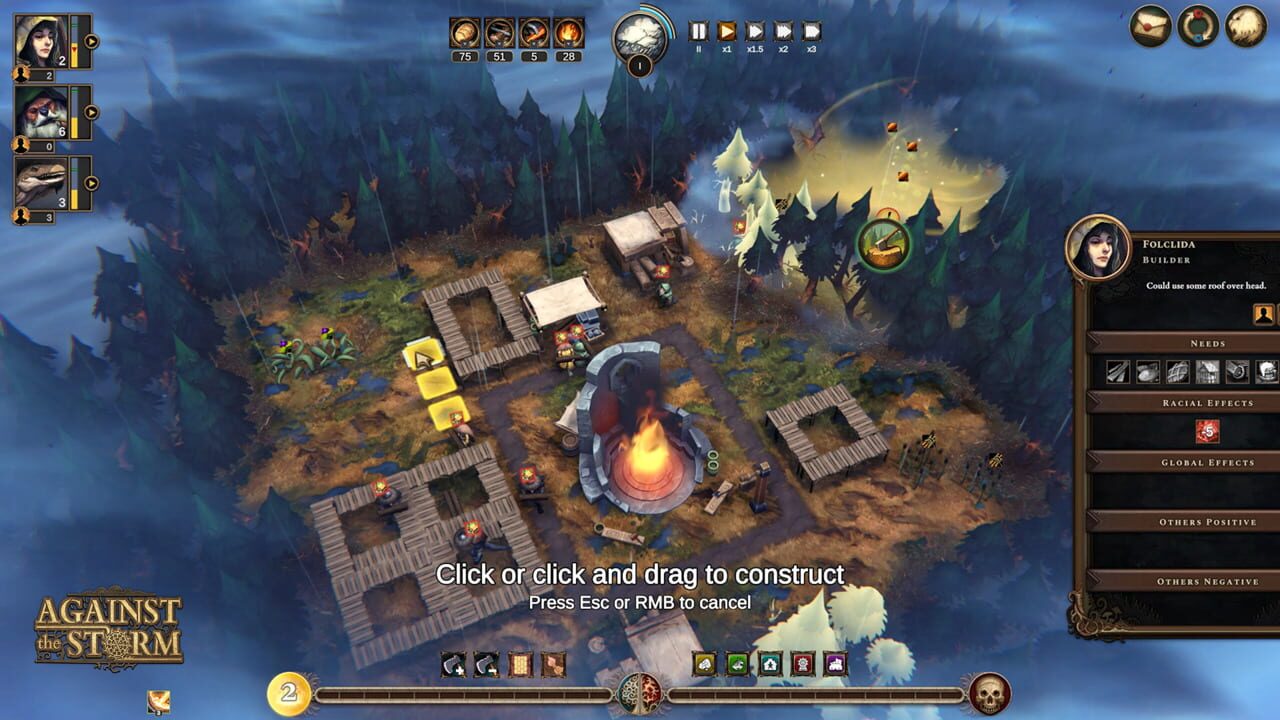Select the lizard species portrait

pyautogui.click(x=40, y=182)
